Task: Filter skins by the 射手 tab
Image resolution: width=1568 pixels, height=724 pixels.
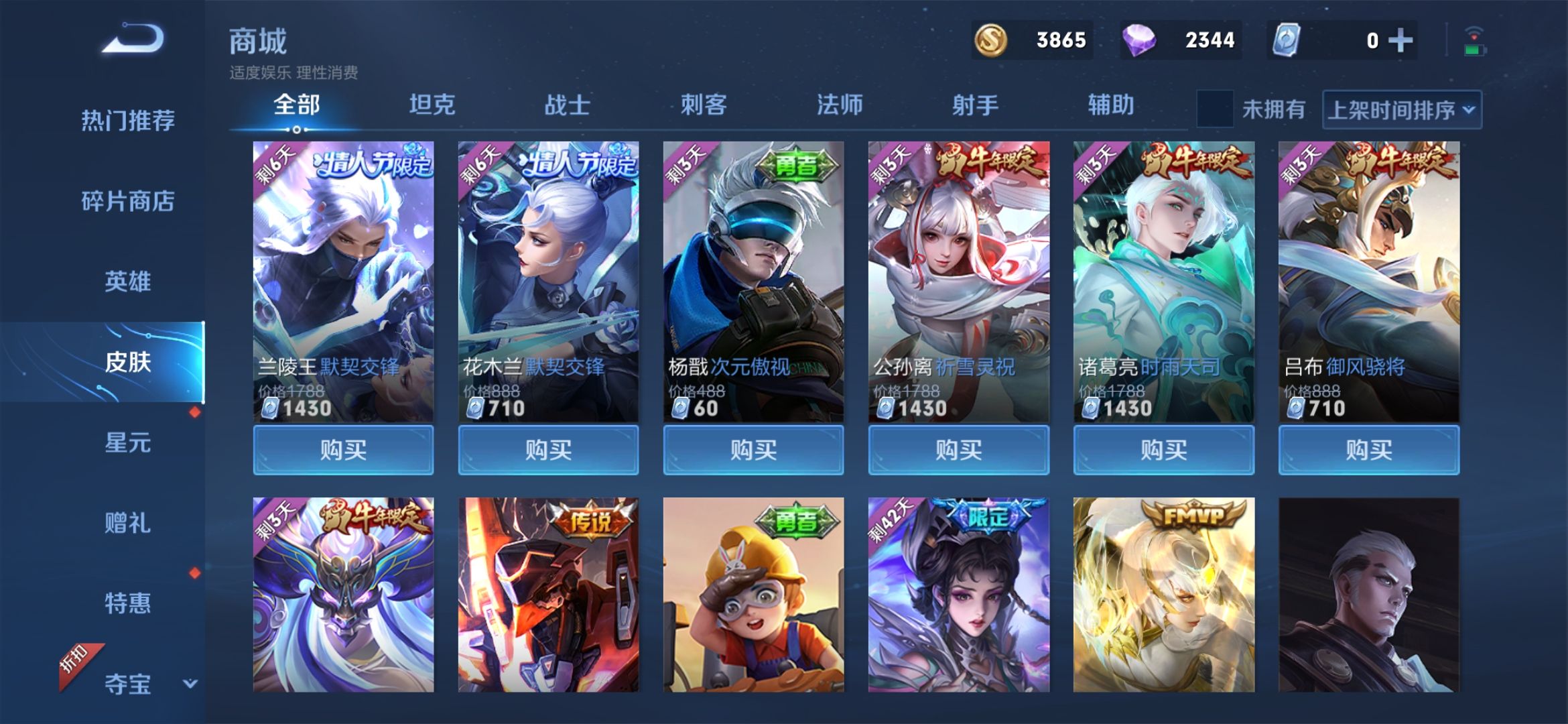Action: 976,105
